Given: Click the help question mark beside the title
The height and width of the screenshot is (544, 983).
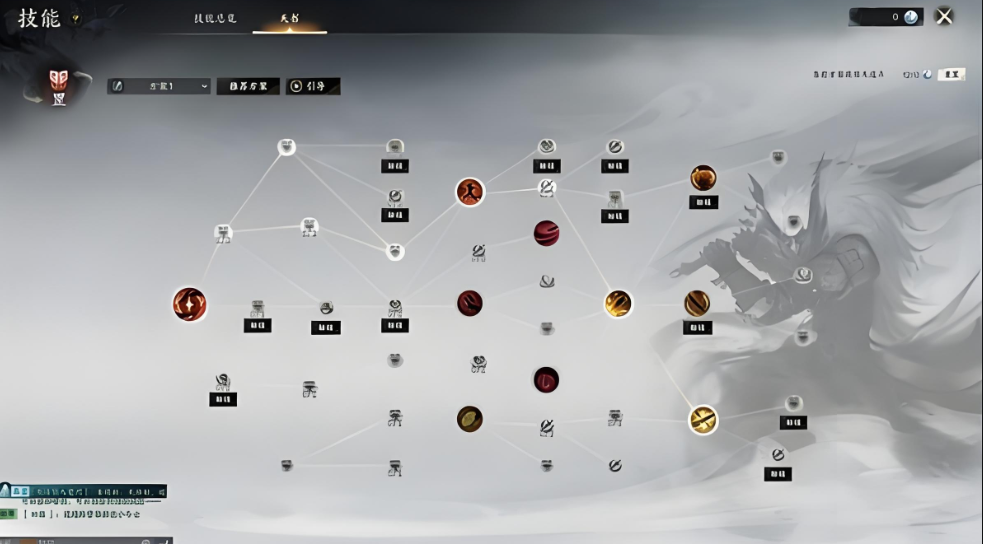Looking at the screenshot, I should [x=76, y=19].
